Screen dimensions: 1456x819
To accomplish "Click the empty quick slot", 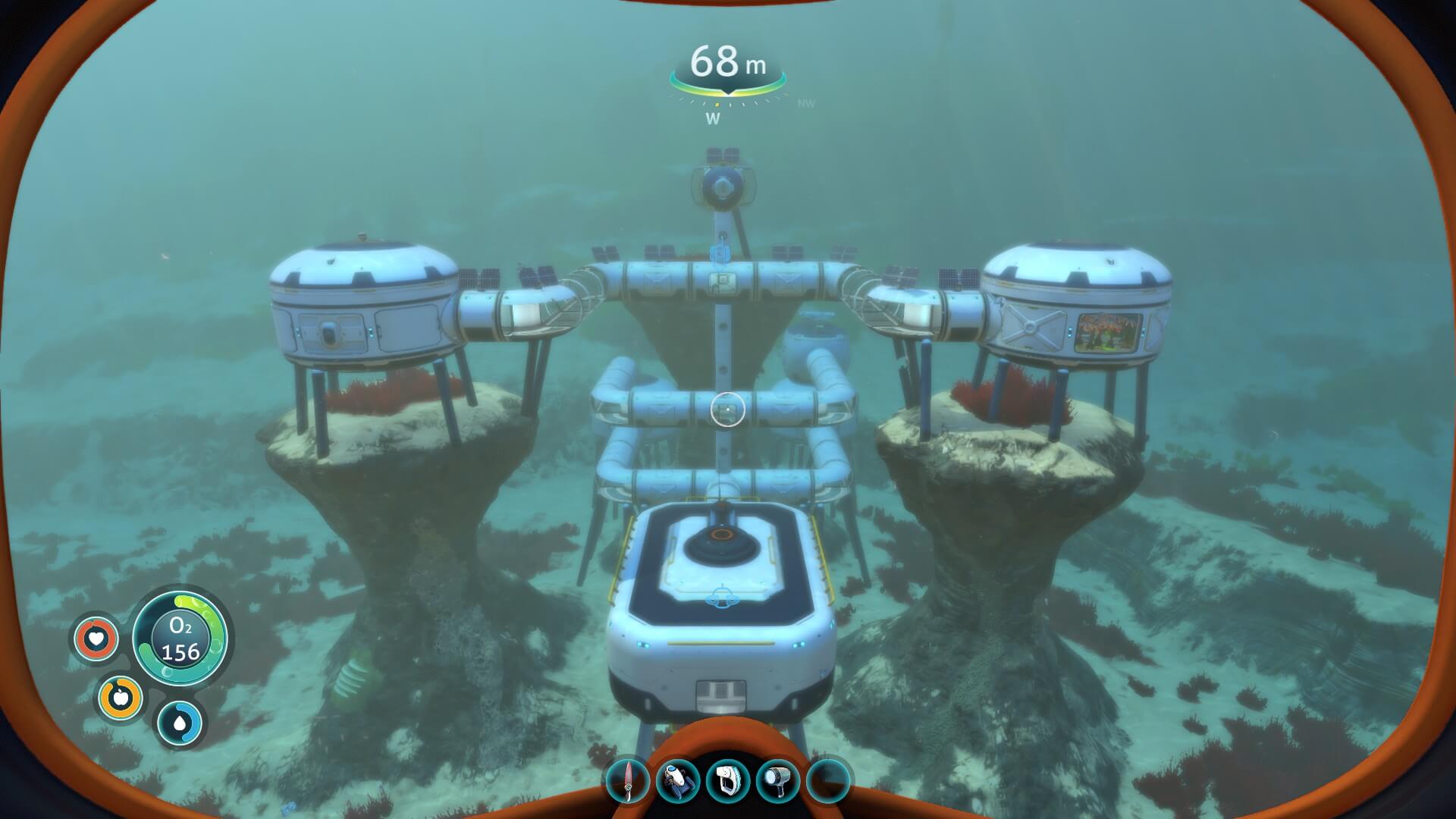I will pyautogui.click(x=828, y=780).
